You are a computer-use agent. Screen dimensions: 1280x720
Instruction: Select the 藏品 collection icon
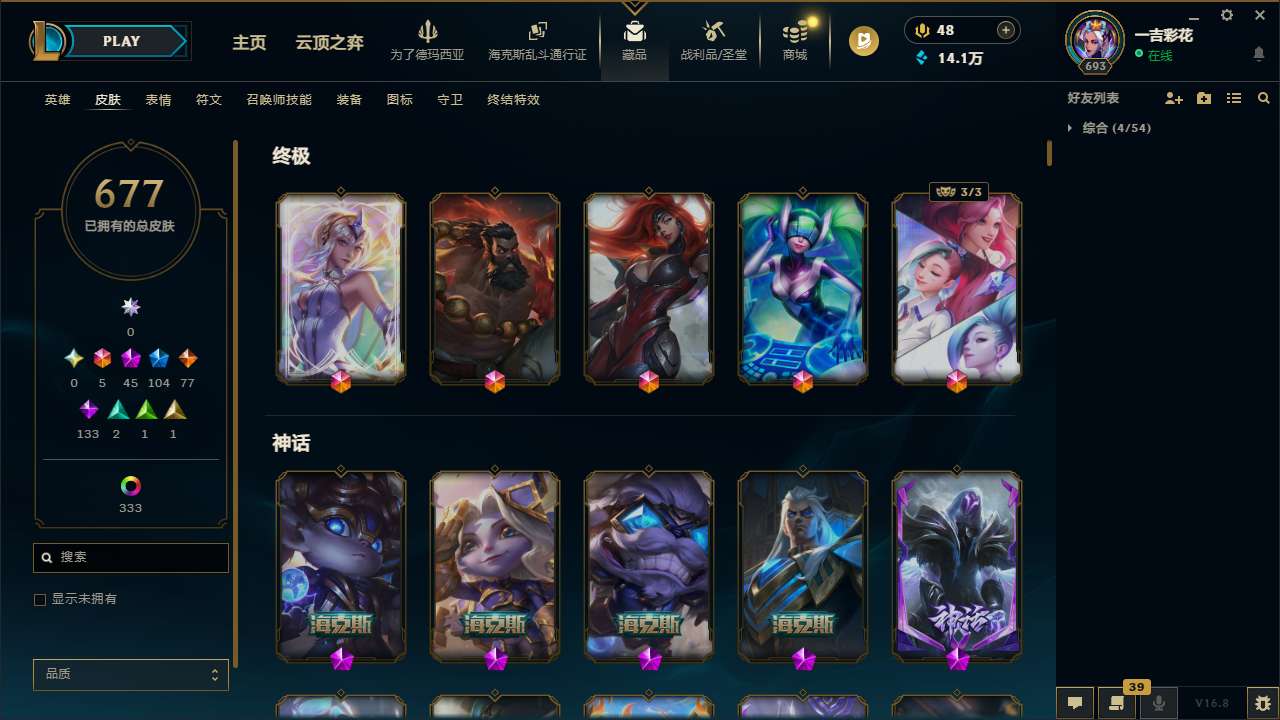[634, 33]
